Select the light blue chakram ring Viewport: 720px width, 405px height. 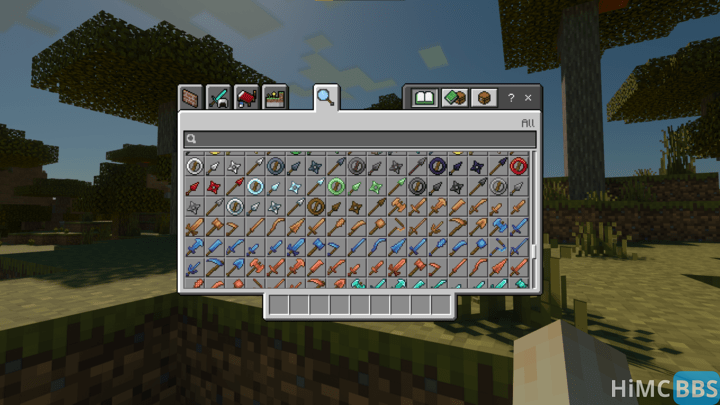[x=255, y=186]
